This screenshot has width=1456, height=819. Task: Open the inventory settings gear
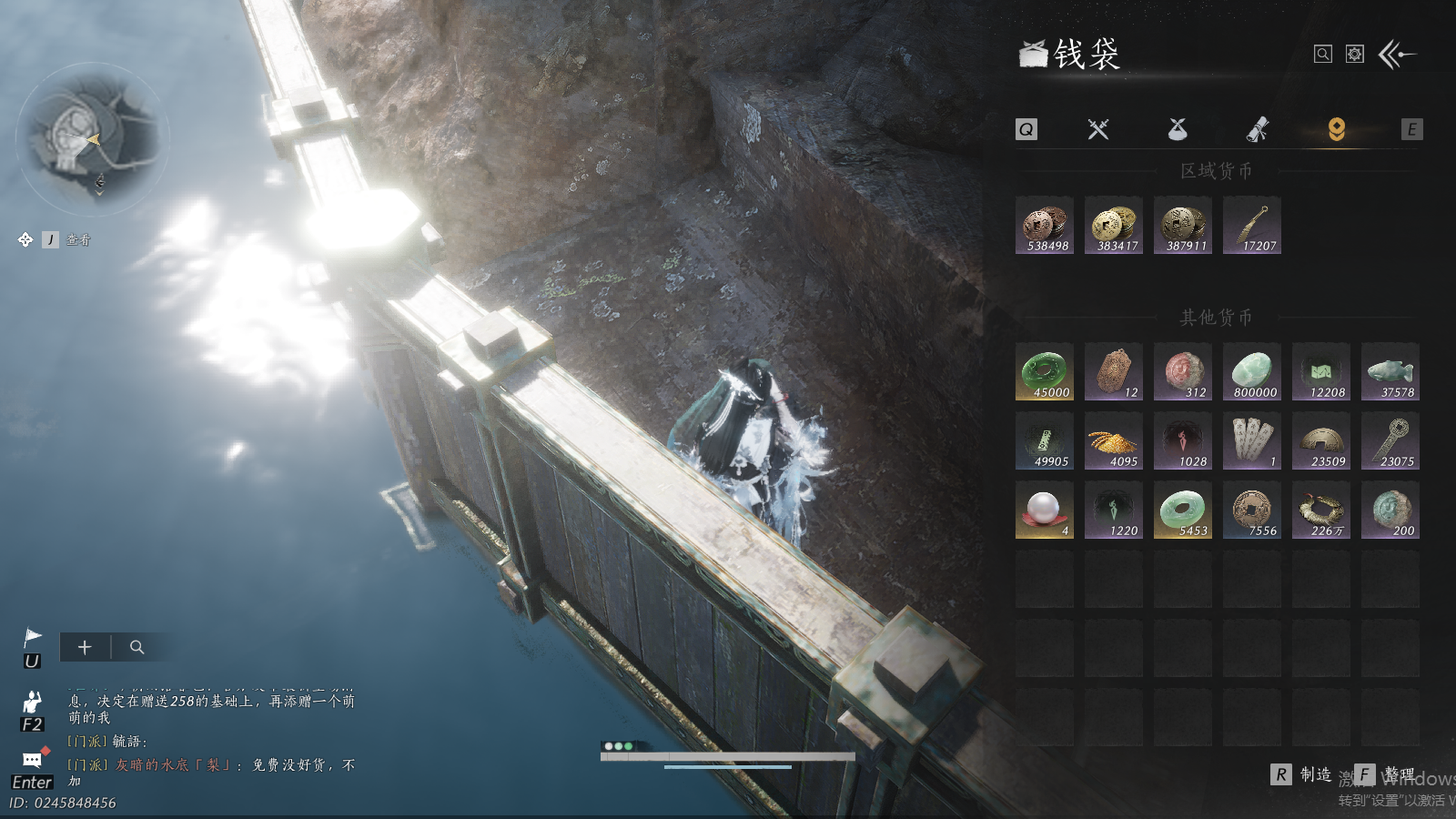pyautogui.click(x=1355, y=55)
